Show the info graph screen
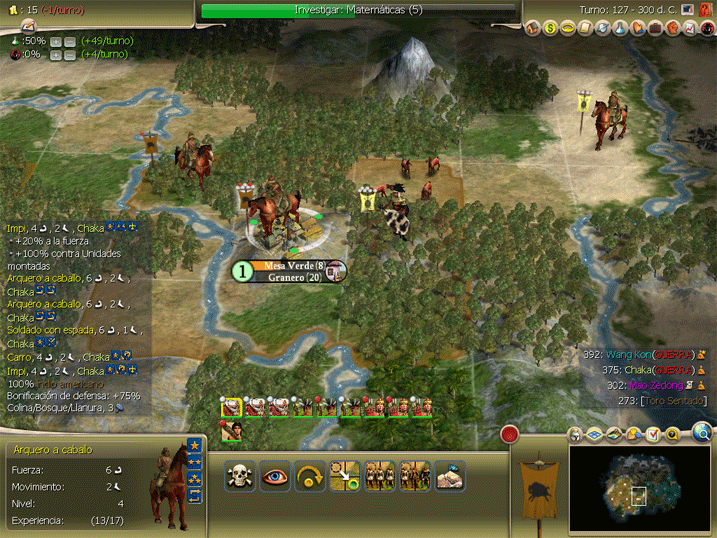The height and width of the screenshot is (538, 717). tap(690, 28)
